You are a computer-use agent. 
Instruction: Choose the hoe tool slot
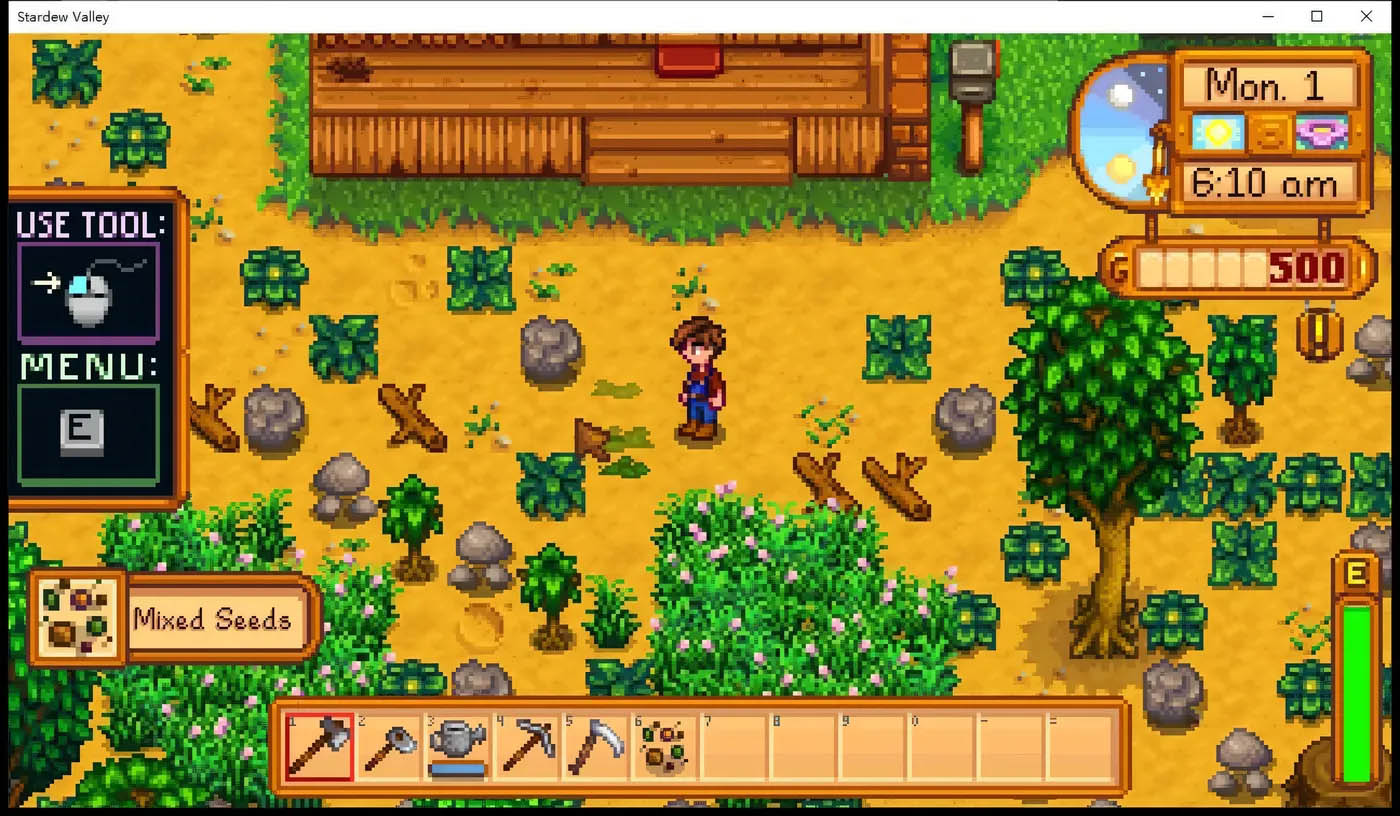[x=388, y=747]
